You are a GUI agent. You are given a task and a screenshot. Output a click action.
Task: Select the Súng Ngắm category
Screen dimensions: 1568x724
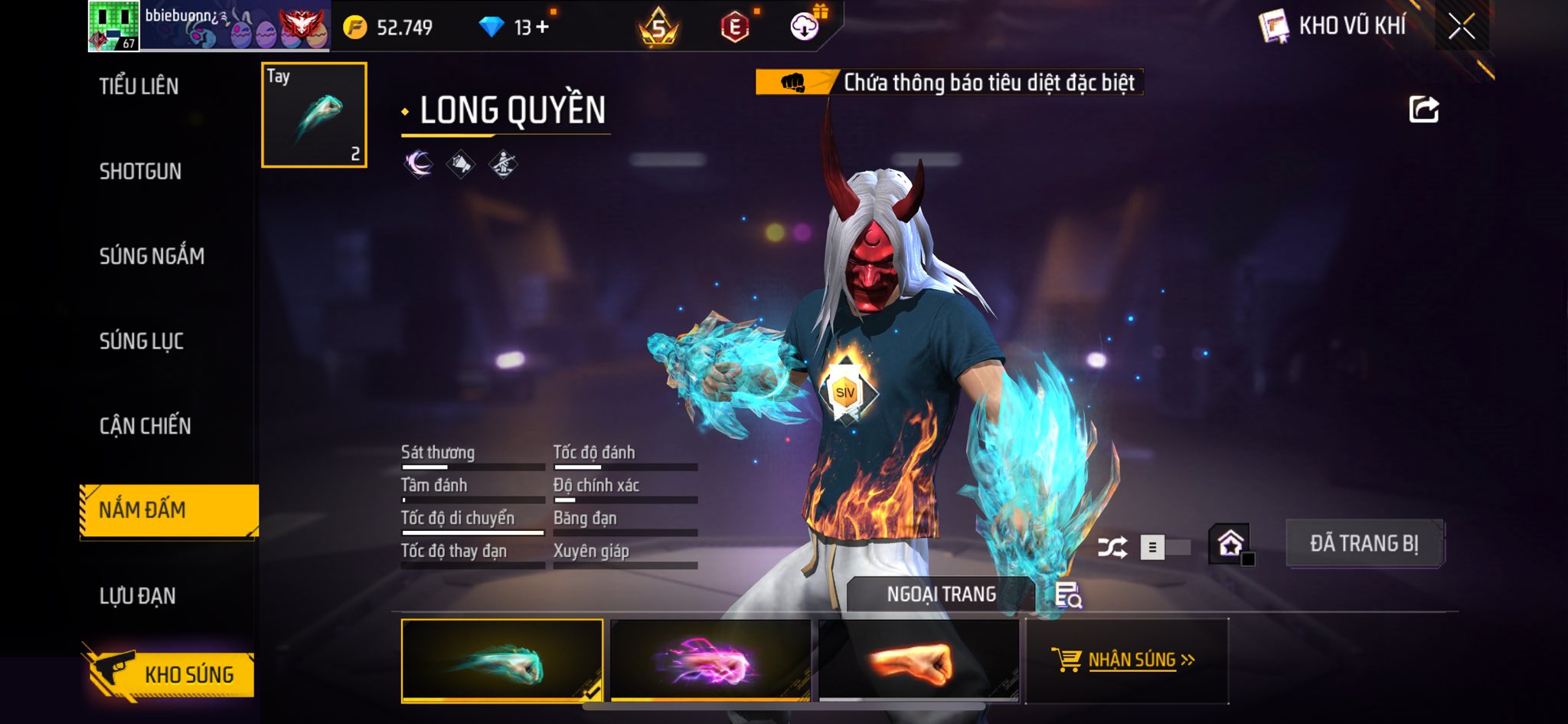click(152, 256)
